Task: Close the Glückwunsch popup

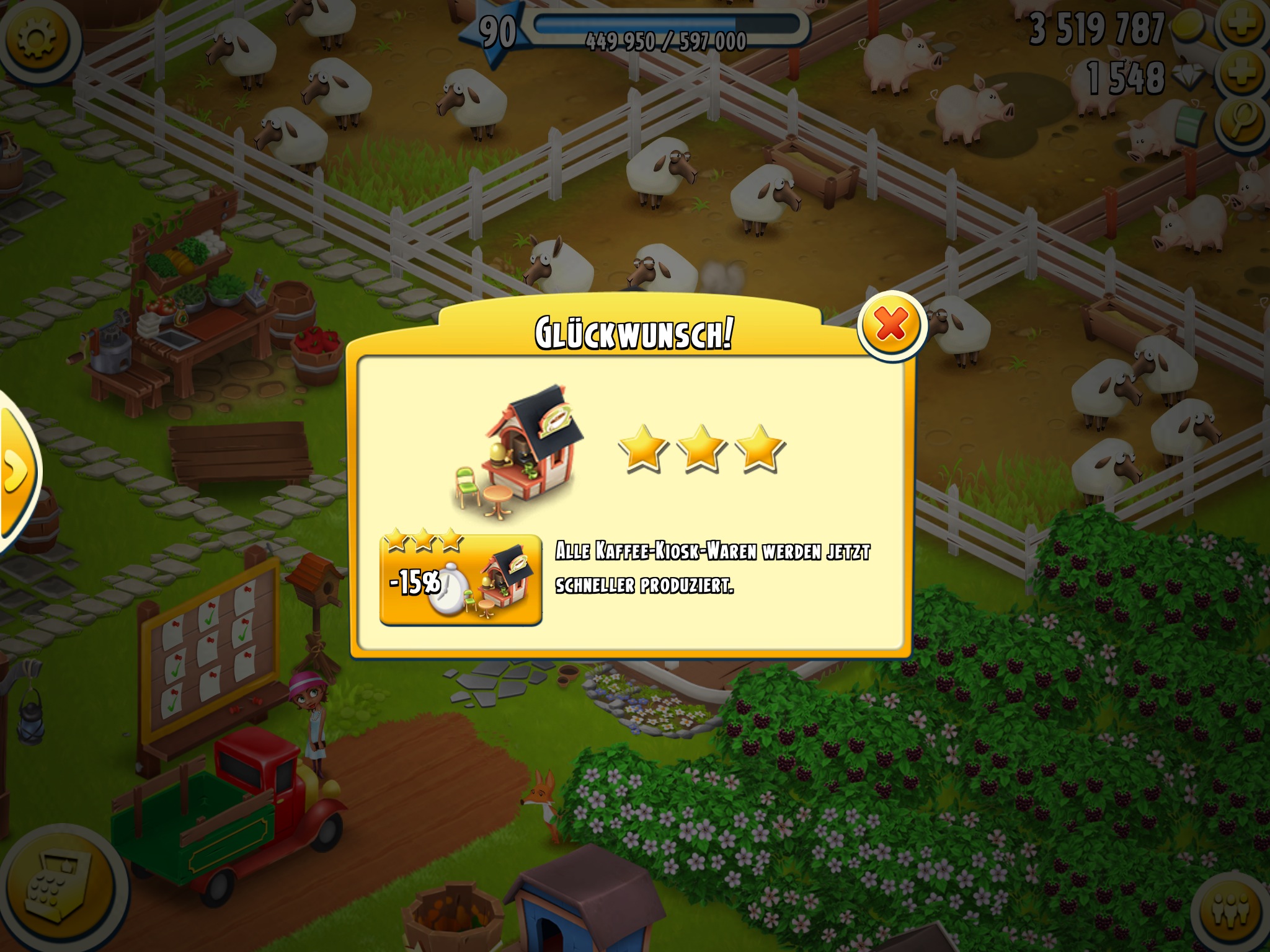Action: click(x=891, y=325)
